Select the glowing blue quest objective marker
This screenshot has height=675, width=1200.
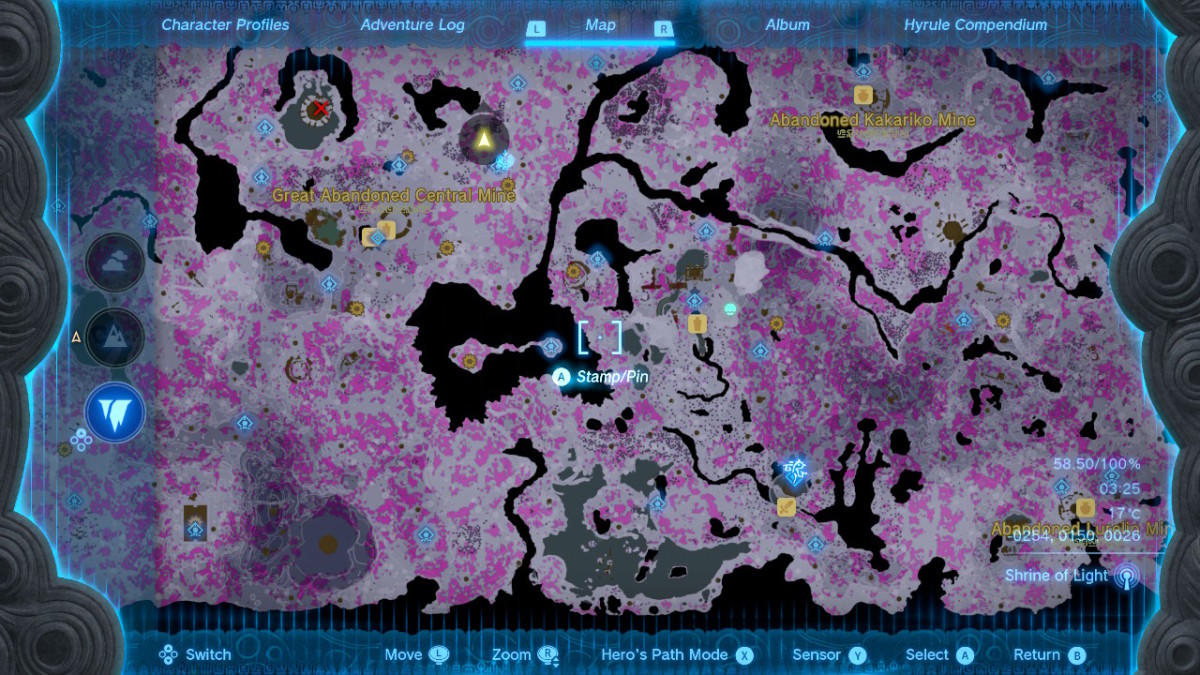tap(795, 471)
